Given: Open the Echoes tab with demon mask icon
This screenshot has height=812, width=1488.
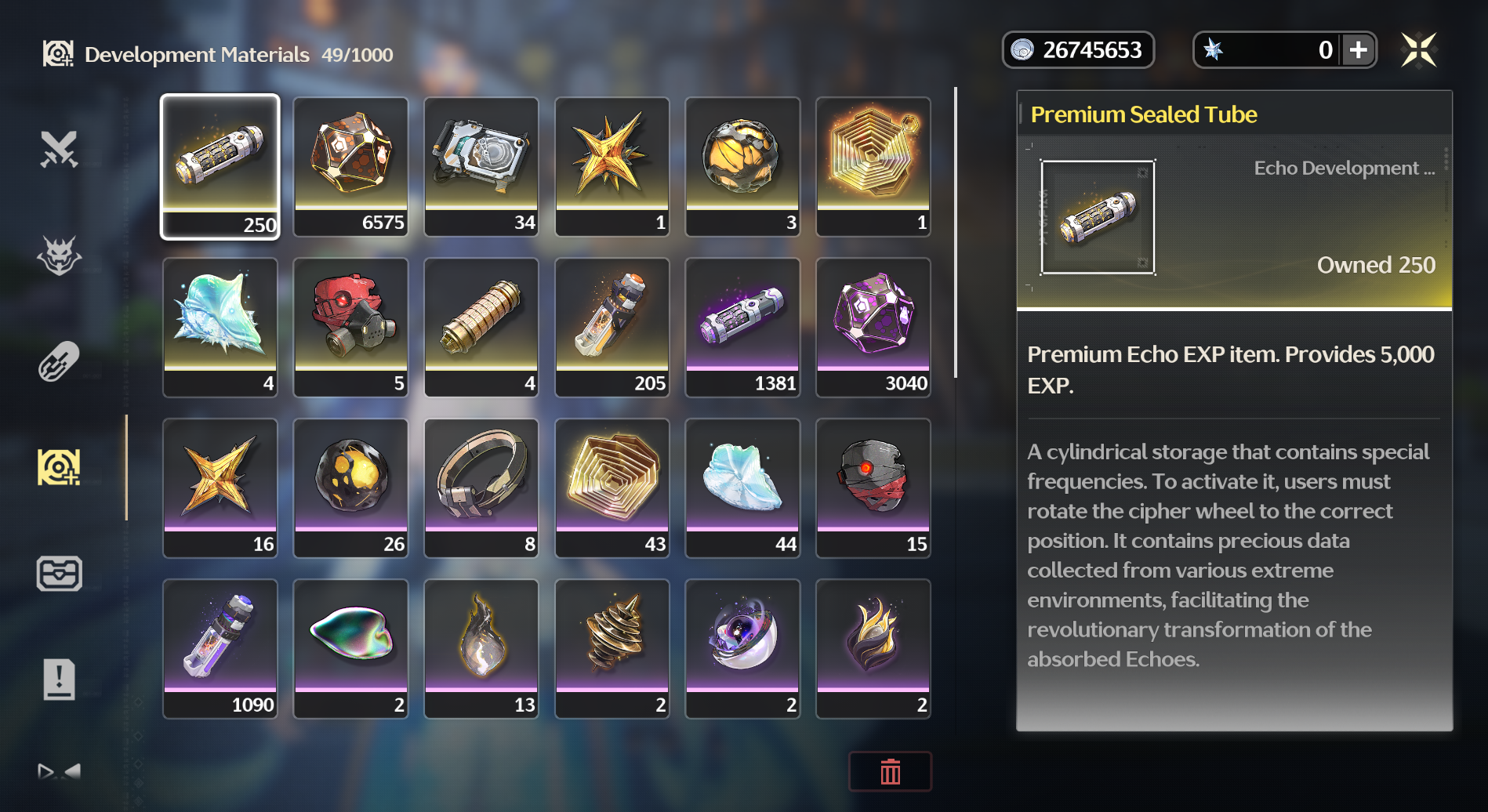Looking at the screenshot, I should click(x=59, y=256).
